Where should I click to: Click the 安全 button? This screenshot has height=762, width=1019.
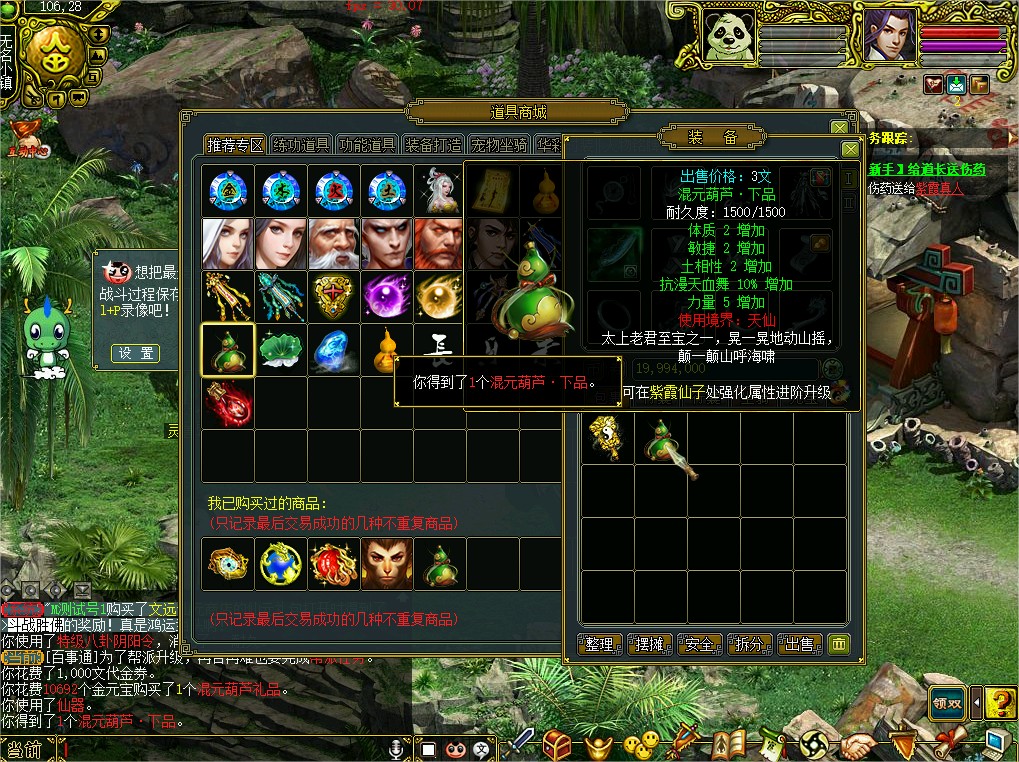click(x=699, y=645)
